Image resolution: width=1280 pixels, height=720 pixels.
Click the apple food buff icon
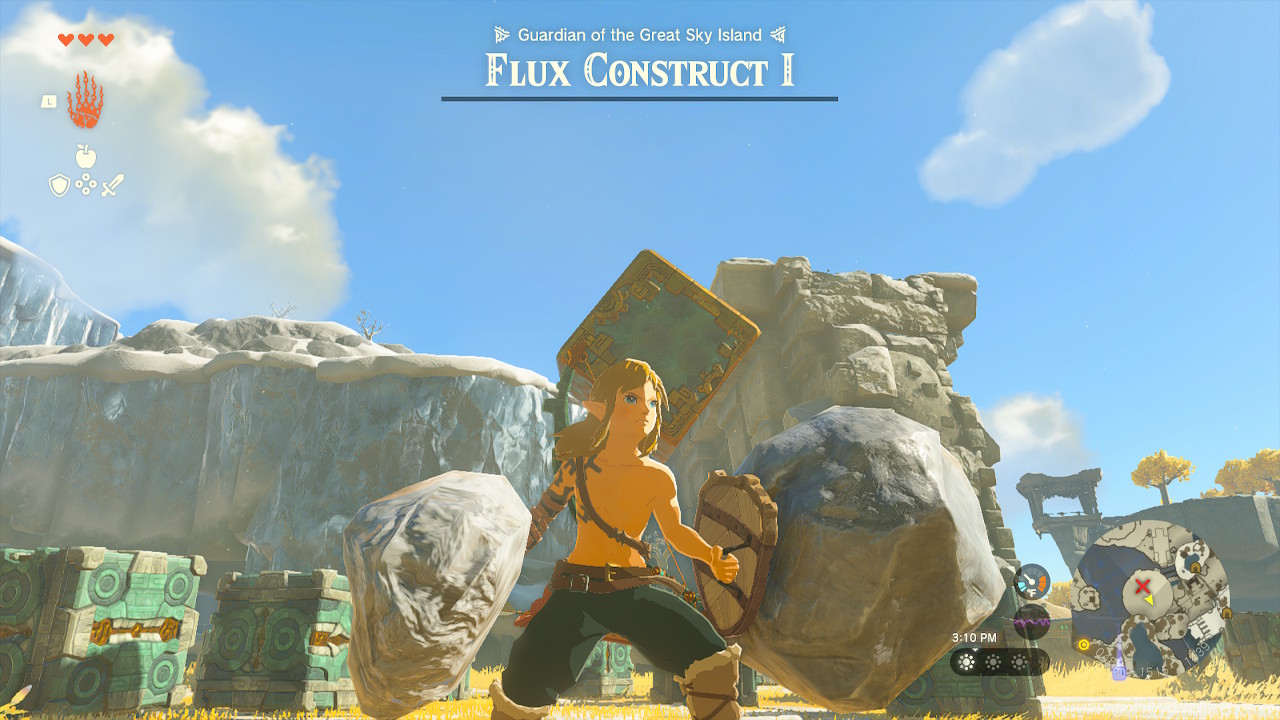[x=85, y=155]
